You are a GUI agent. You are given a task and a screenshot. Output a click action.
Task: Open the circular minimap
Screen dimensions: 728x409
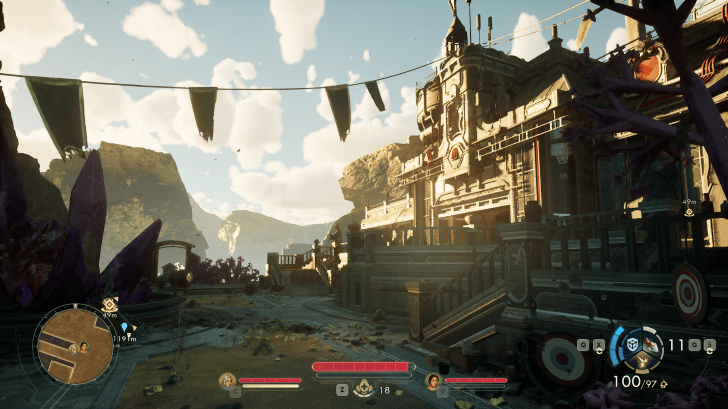[75, 344]
